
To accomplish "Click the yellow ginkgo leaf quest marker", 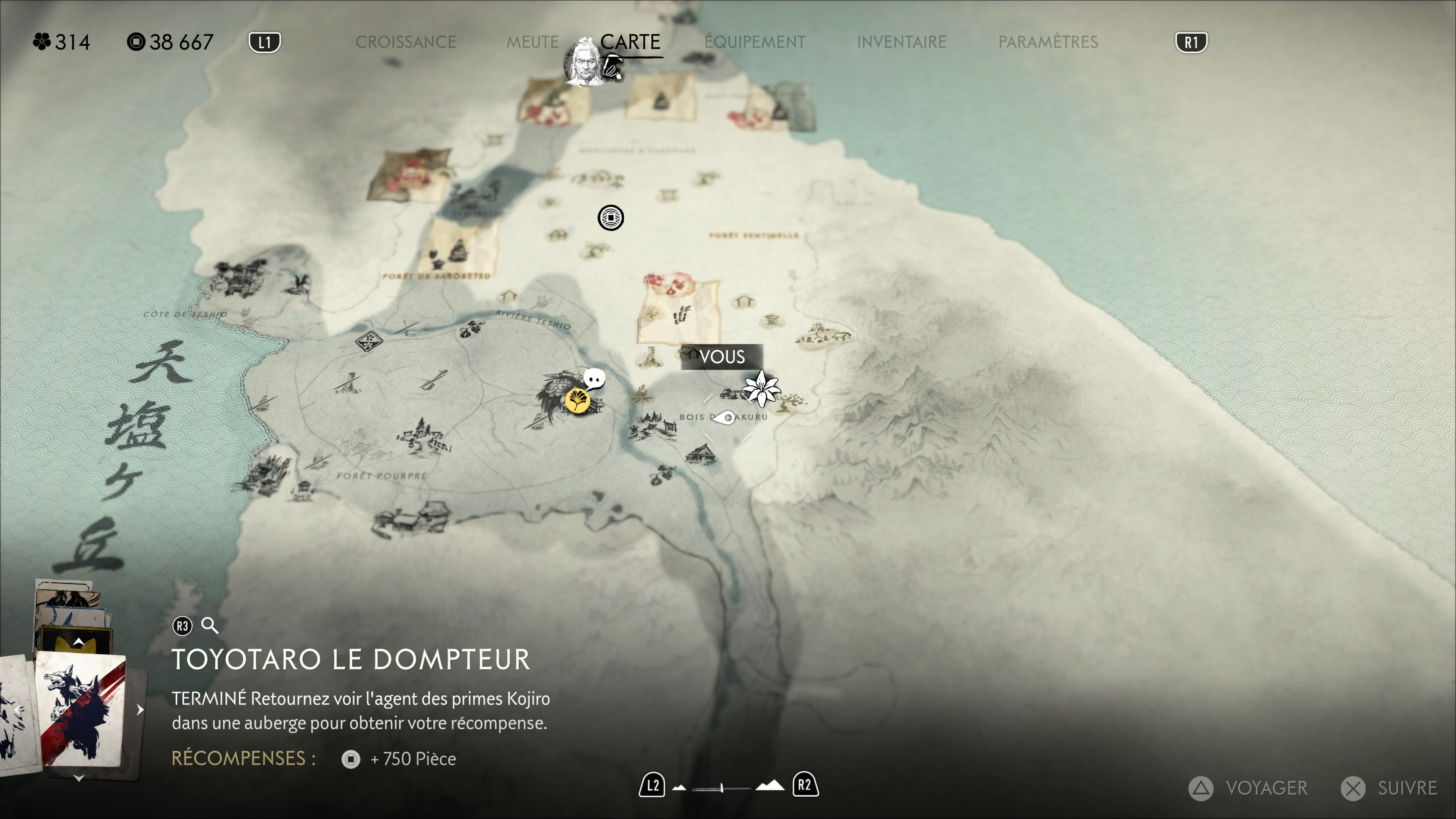I will pyautogui.click(x=577, y=401).
